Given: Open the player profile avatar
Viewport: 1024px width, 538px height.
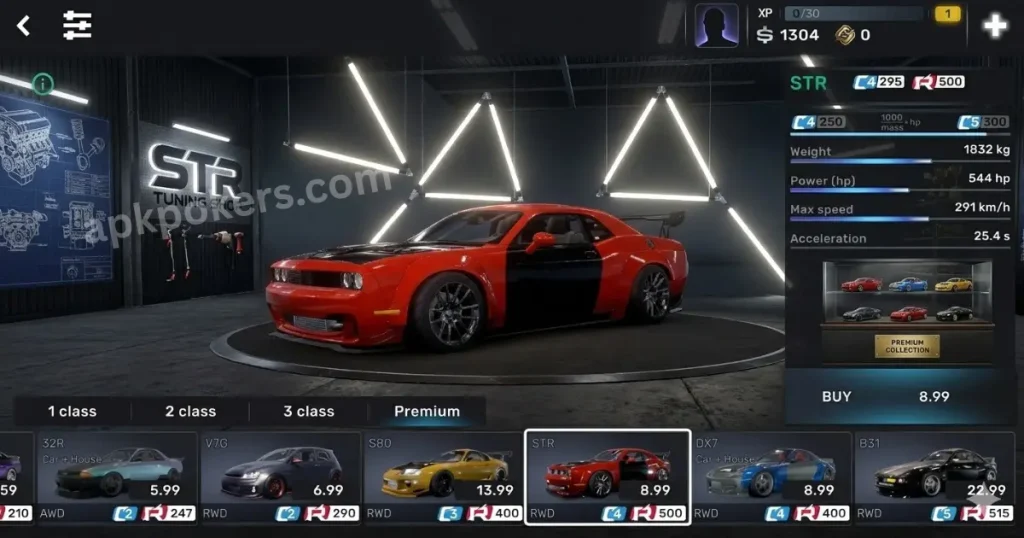Looking at the screenshot, I should pyautogui.click(x=717, y=26).
